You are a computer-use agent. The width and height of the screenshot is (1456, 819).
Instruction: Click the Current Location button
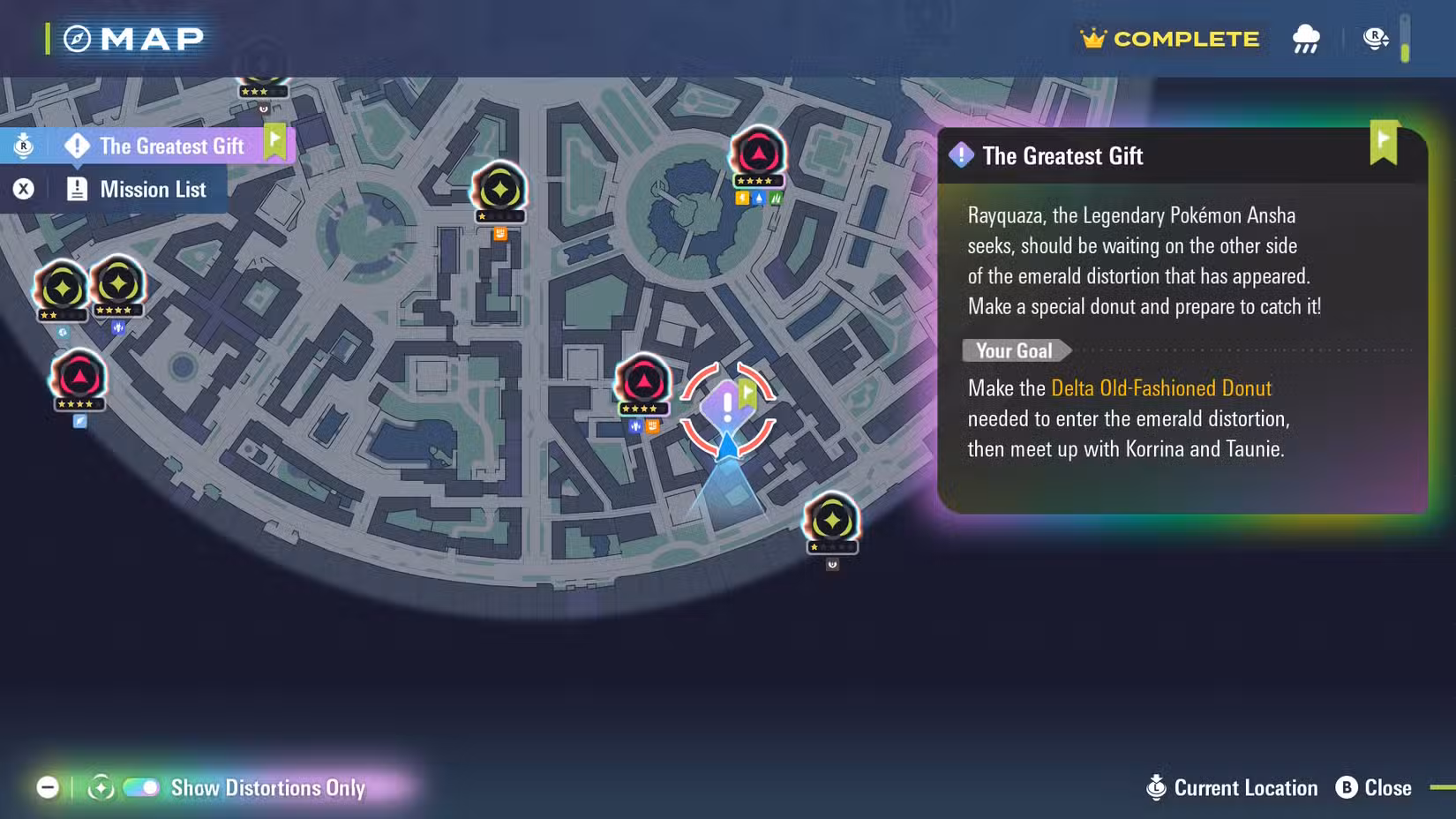pos(1232,787)
